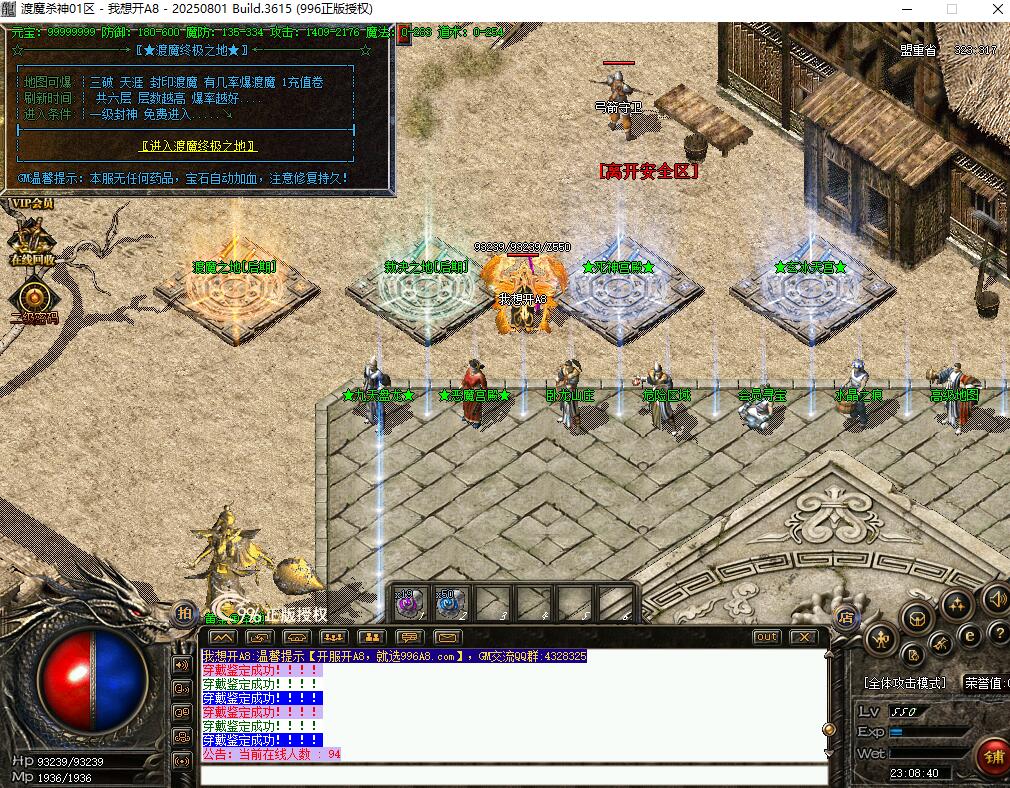Open the round 店 shop button
Image resolution: width=1010 pixels, height=788 pixels.
[x=846, y=615]
